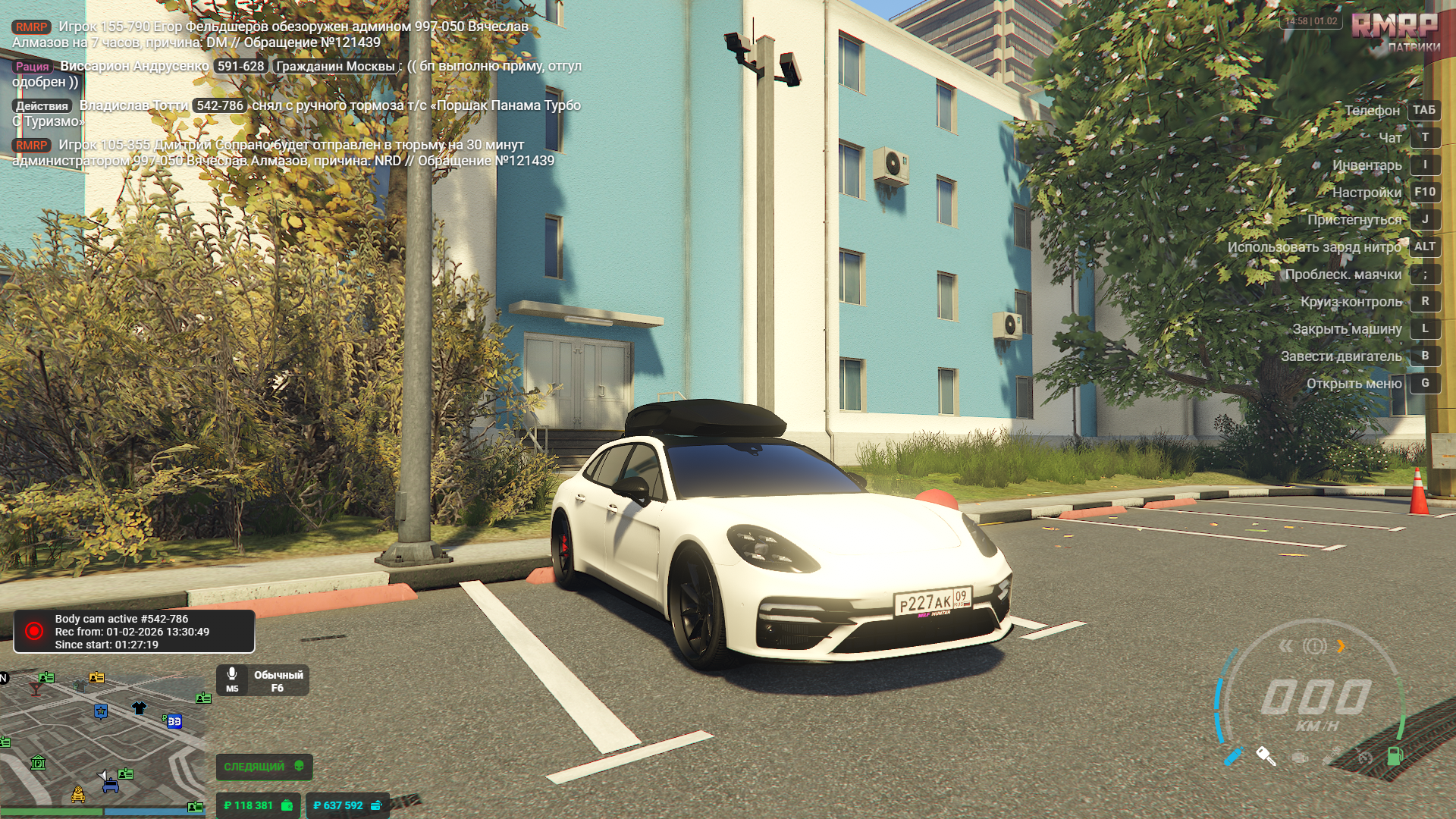Viewport: 1456px width, 819px height.
Task: Click the blue police car map marker
Action: tap(111, 786)
